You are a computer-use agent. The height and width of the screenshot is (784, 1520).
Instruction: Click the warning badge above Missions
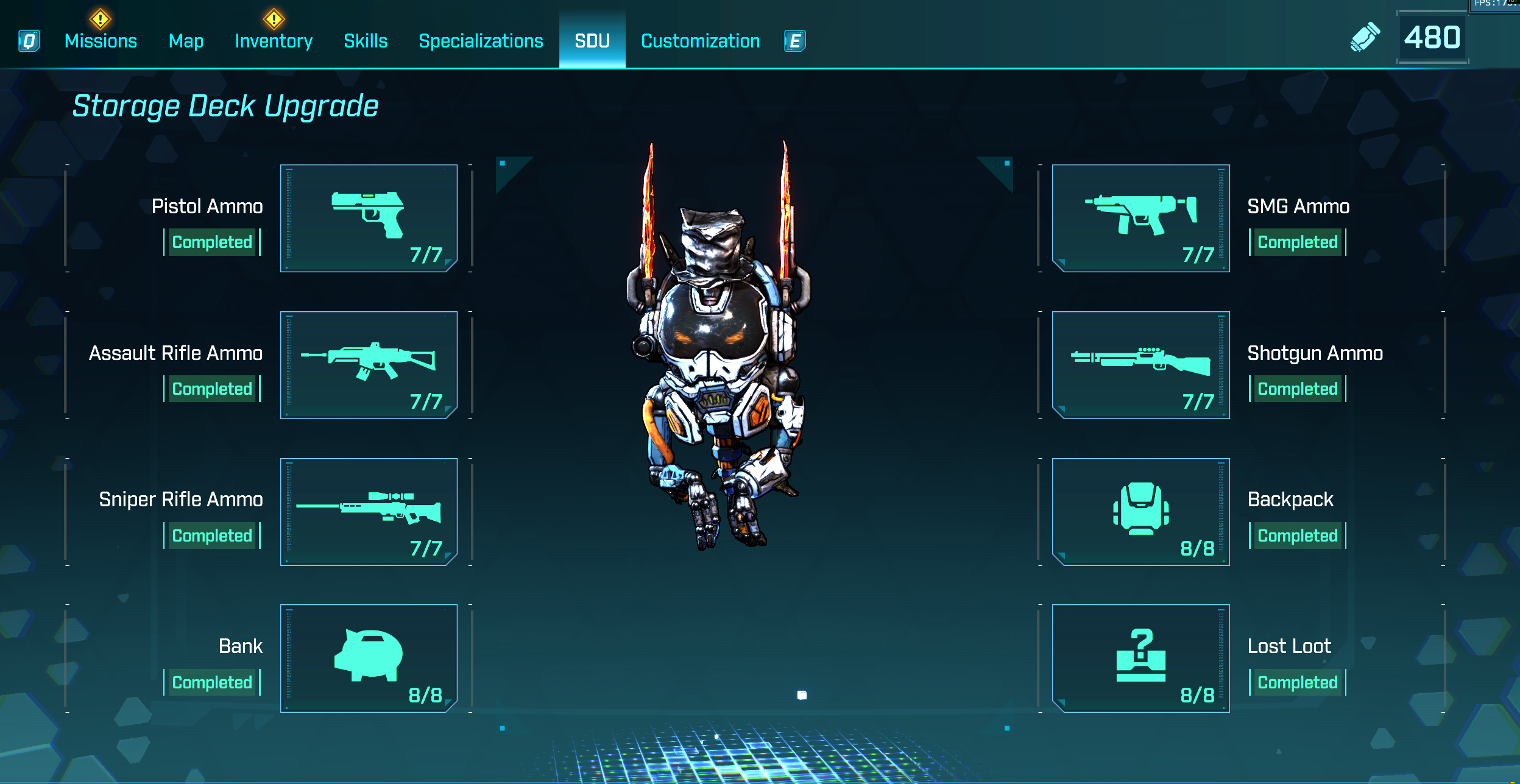pos(100,20)
